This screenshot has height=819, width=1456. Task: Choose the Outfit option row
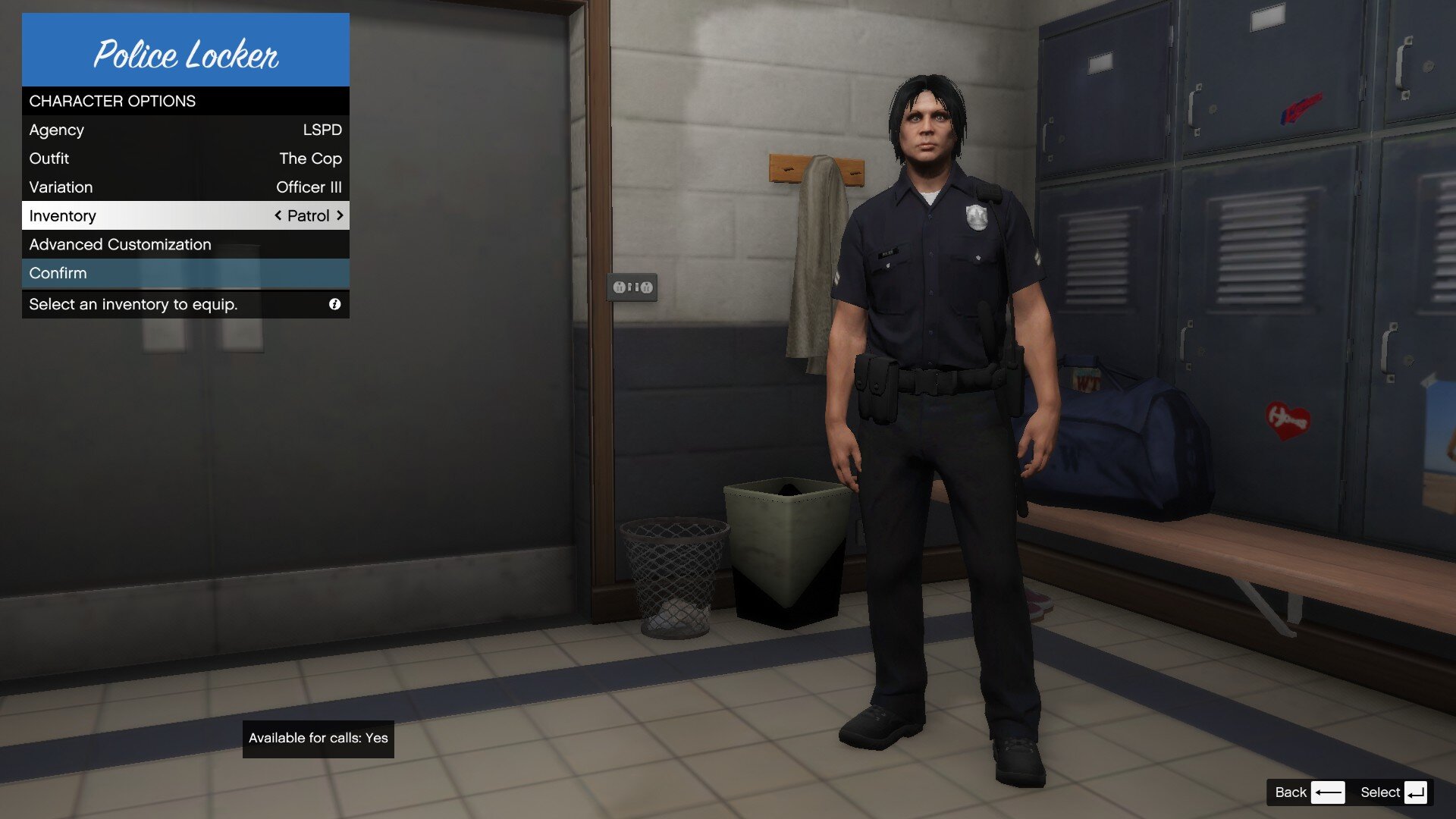[185, 158]
